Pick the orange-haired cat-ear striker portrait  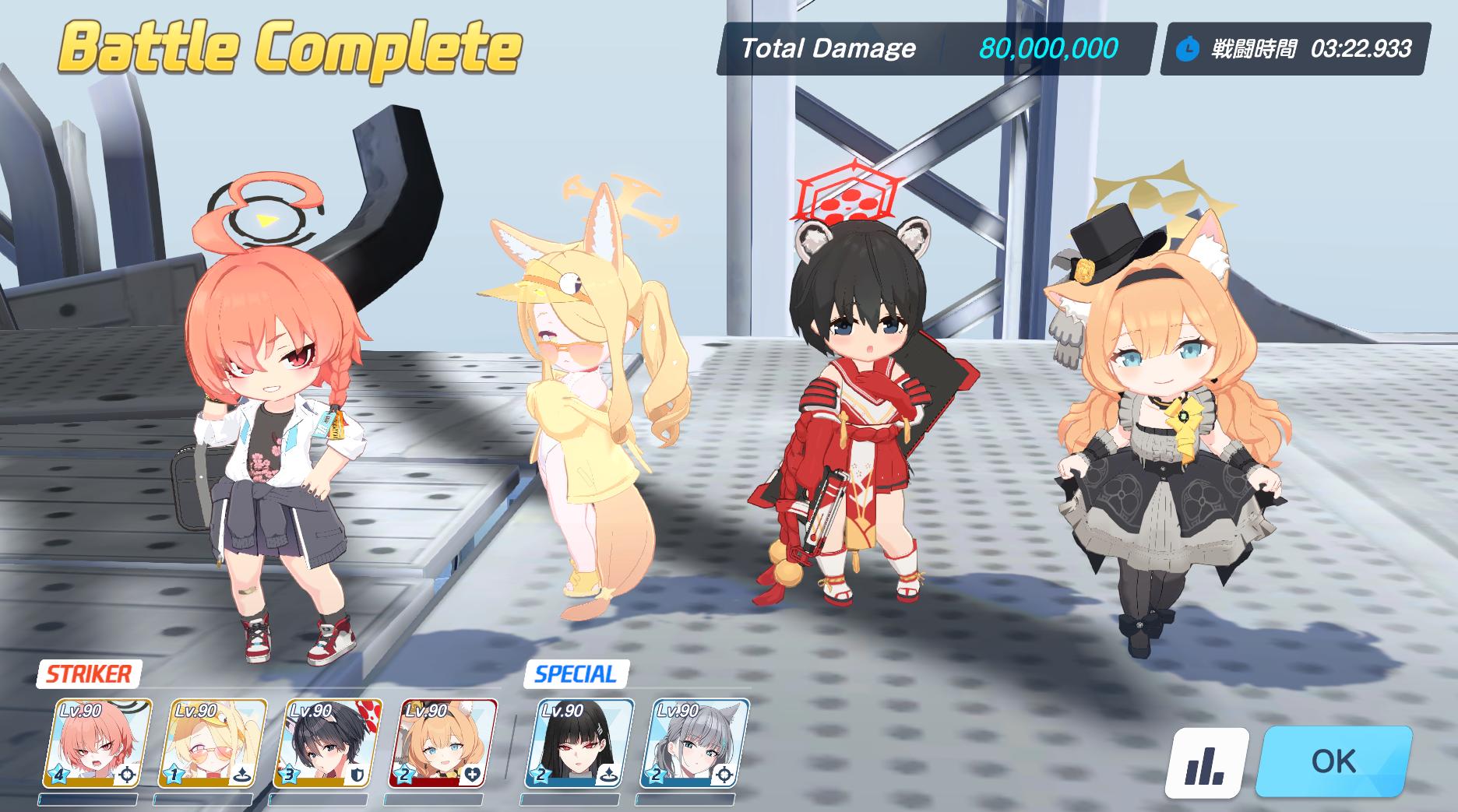442,744
